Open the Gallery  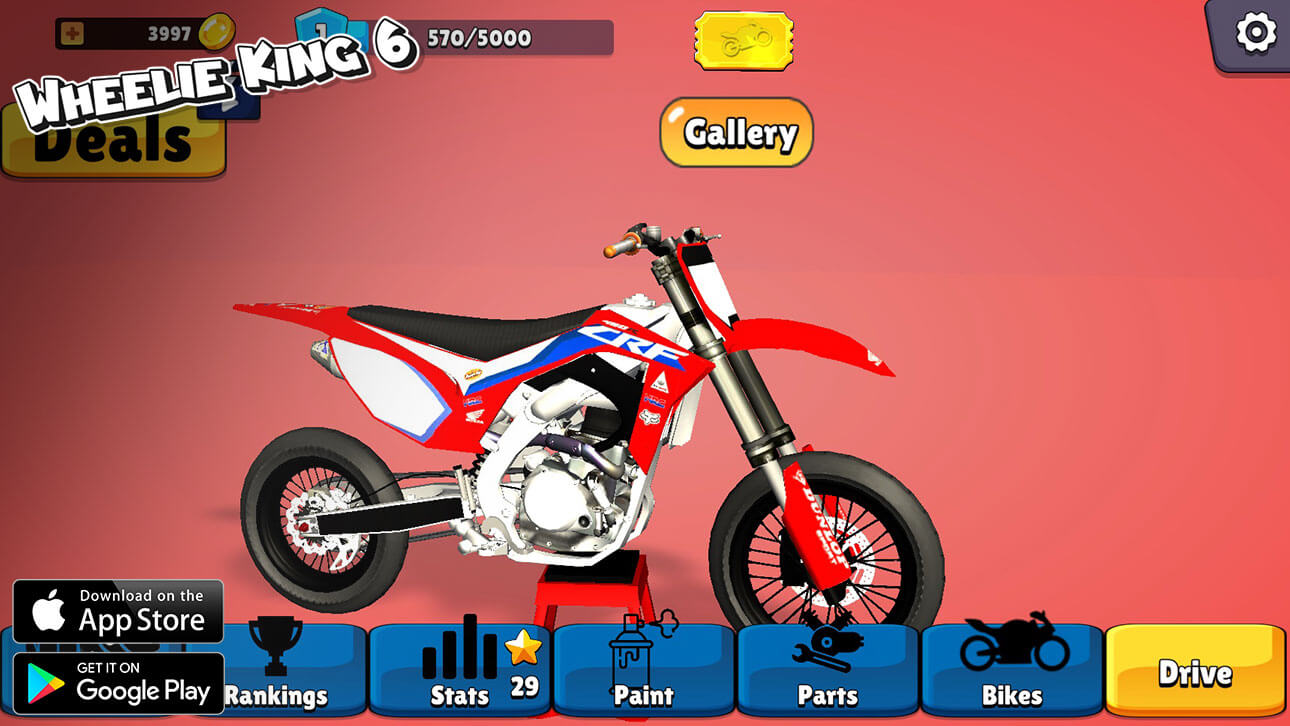click(736, 132)
